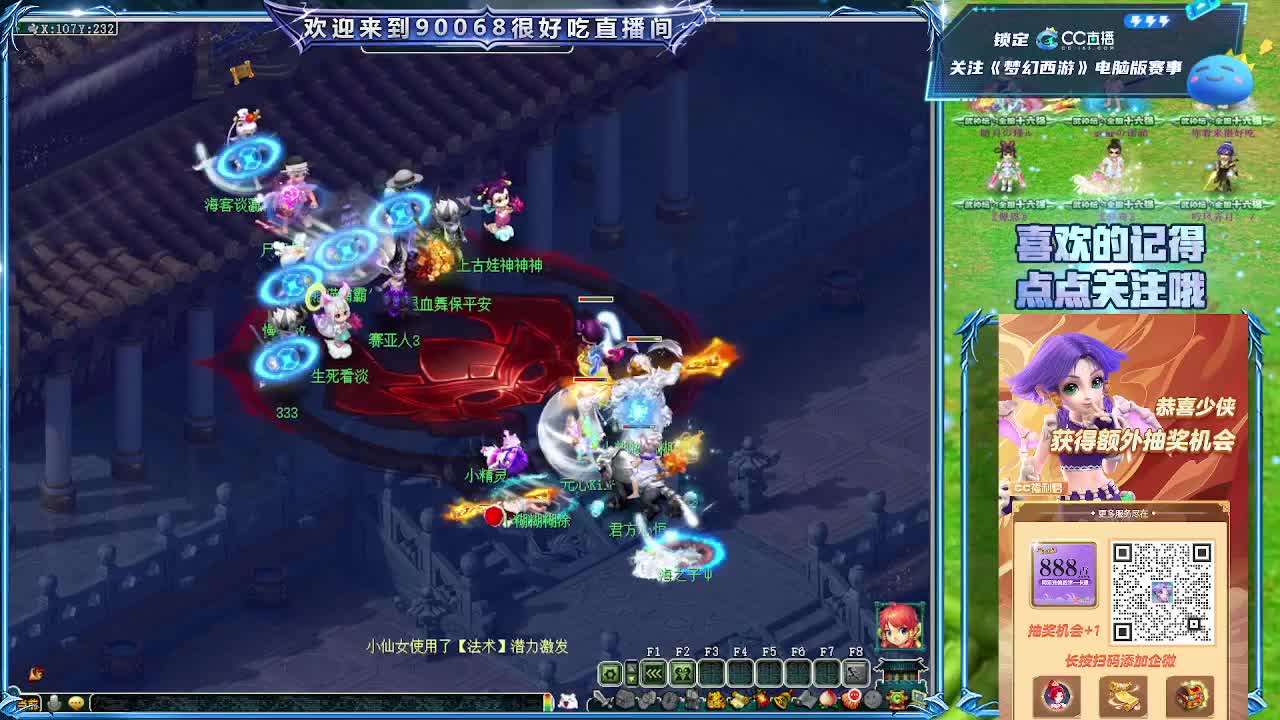Open the firecracker item in the hotbar
The image size is (1280, 720).
[761, 699]
